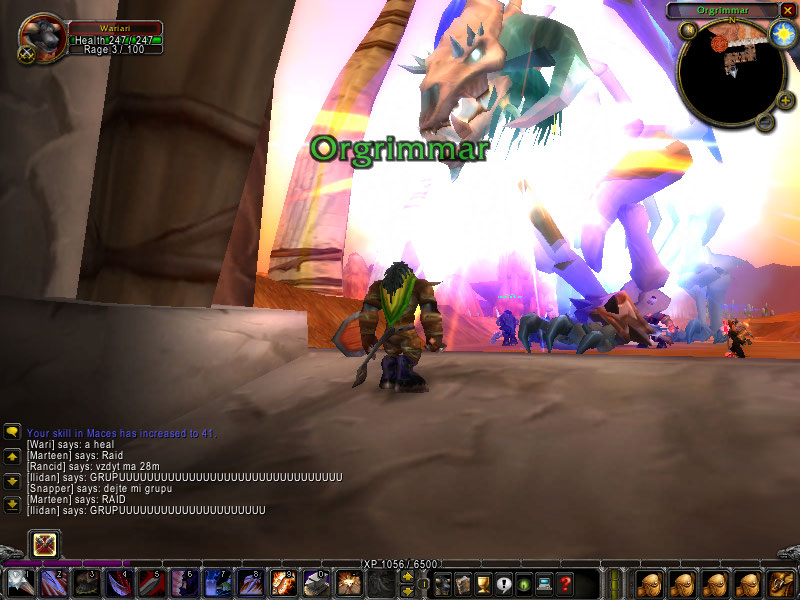The height and width of the screenshot is (600, 800).
Task: Zoom out the minimap with the minus button
Action: click(764, 122)
